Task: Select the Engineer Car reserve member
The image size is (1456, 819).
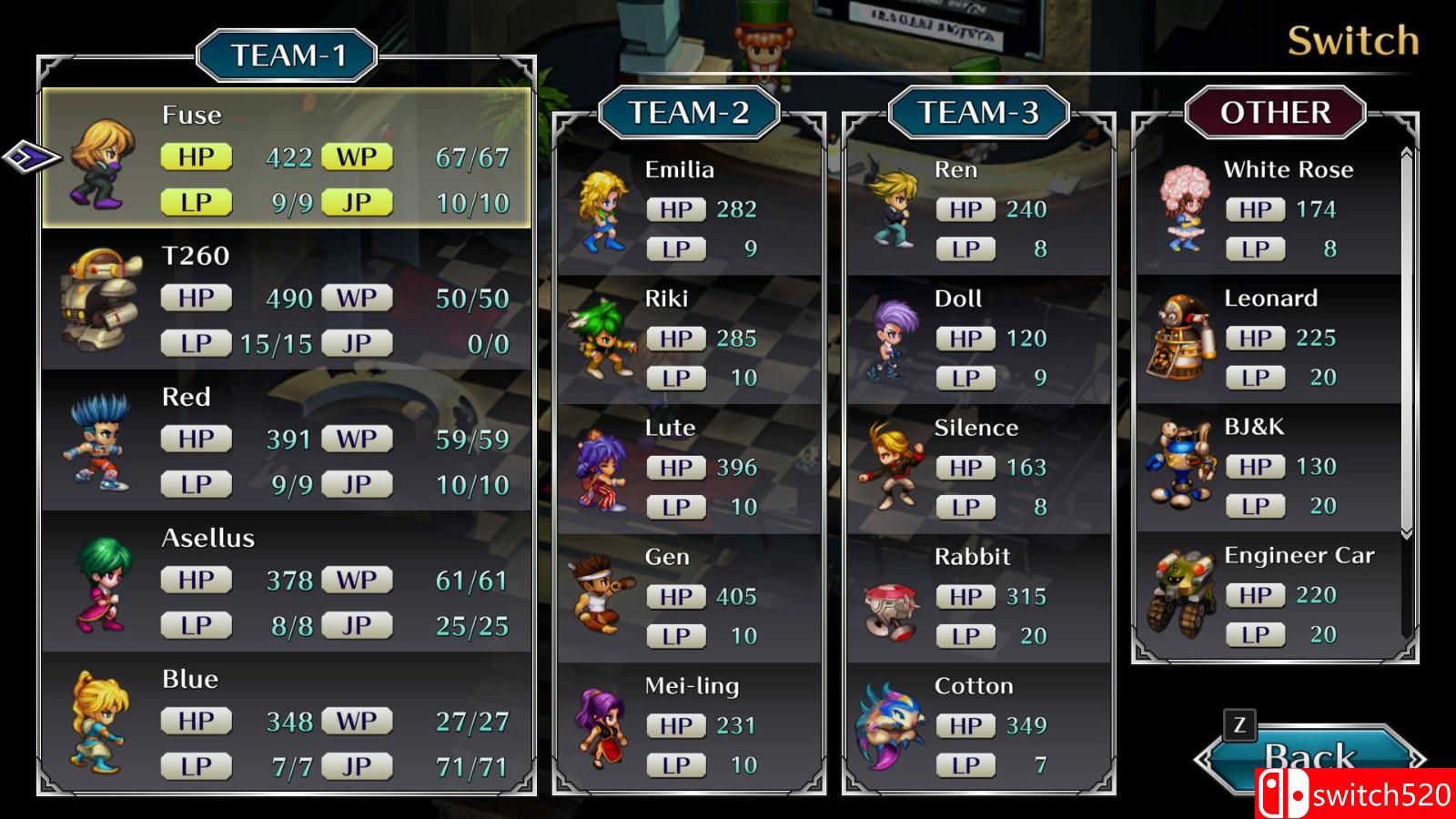Action: [1268, 596]
